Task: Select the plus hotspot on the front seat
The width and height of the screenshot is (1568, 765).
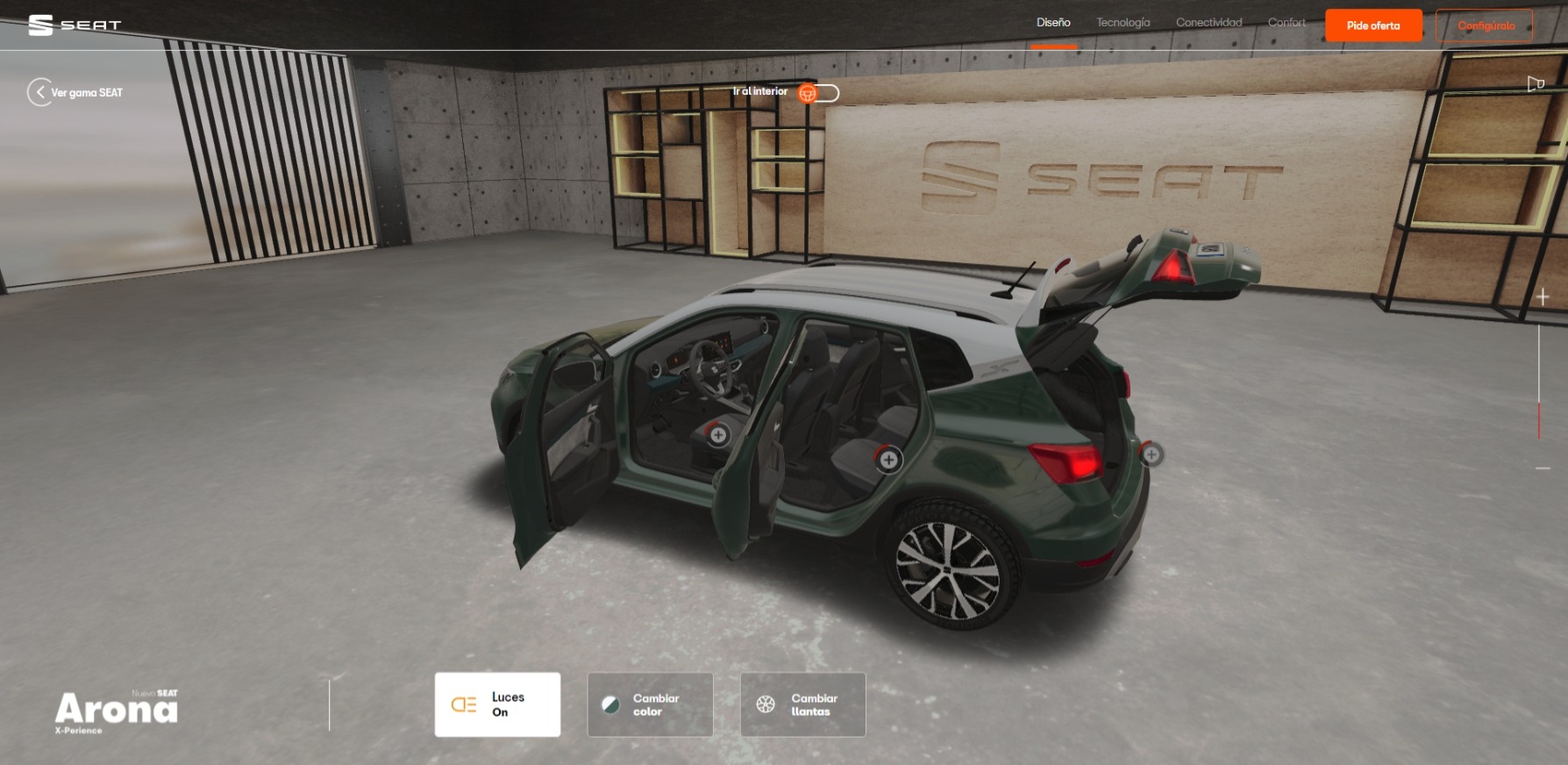Action: (x=718, y=434)
